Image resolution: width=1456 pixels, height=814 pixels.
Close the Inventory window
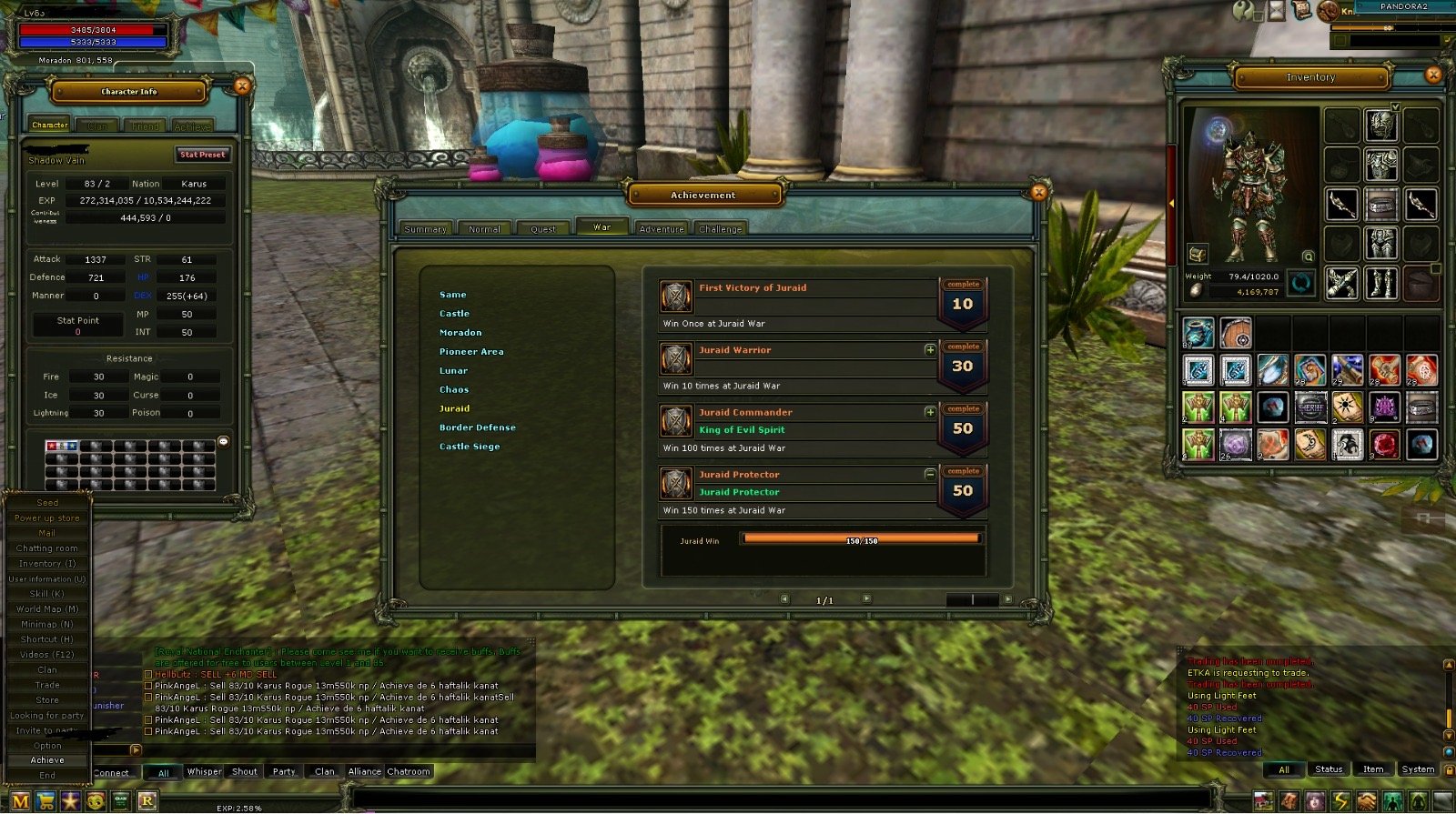tap(1433, 75)
